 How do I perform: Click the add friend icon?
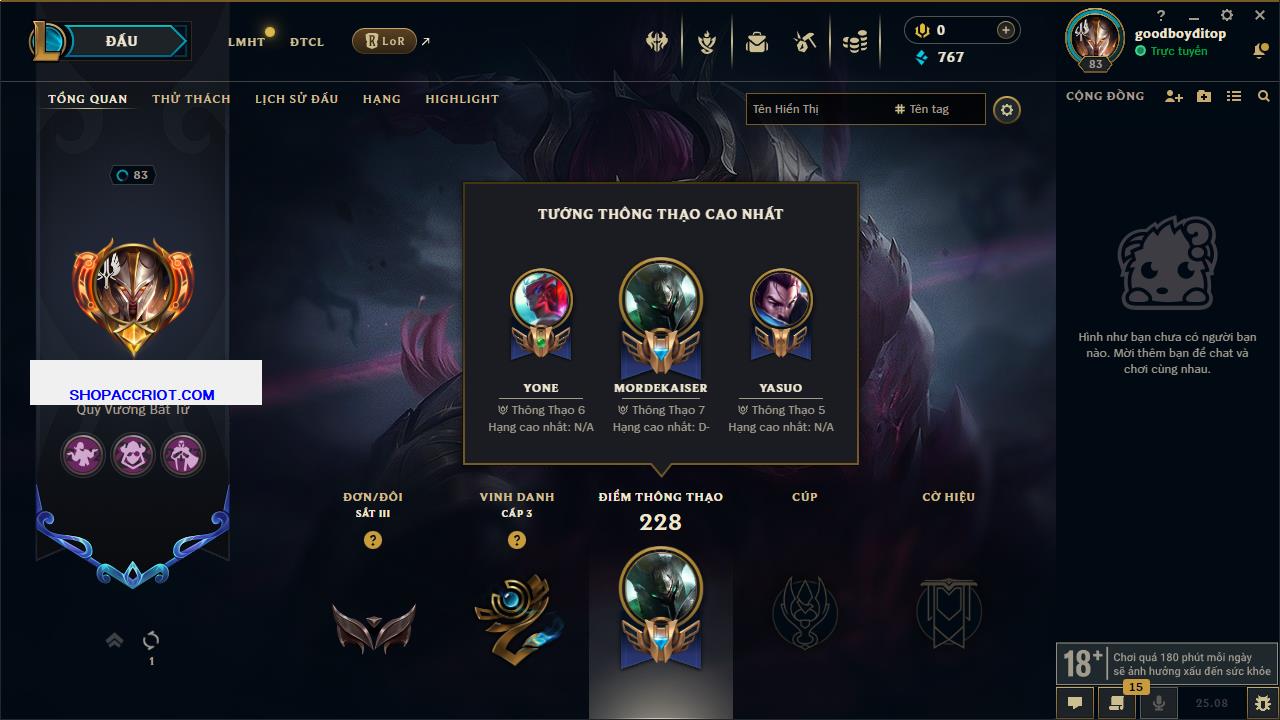[x=1174, y=96]
